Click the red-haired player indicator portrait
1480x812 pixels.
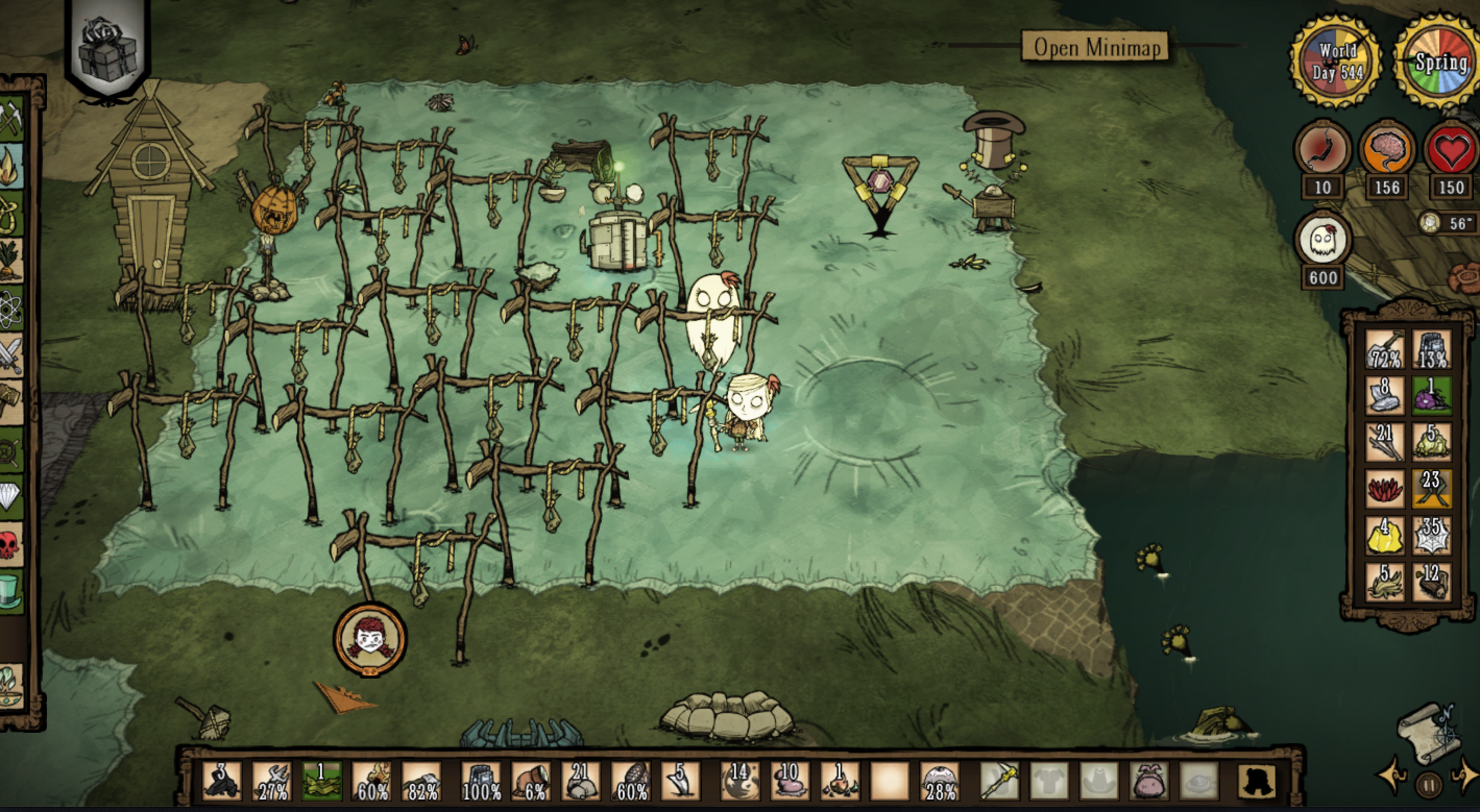pyautogui.click(x=370, y=638)
